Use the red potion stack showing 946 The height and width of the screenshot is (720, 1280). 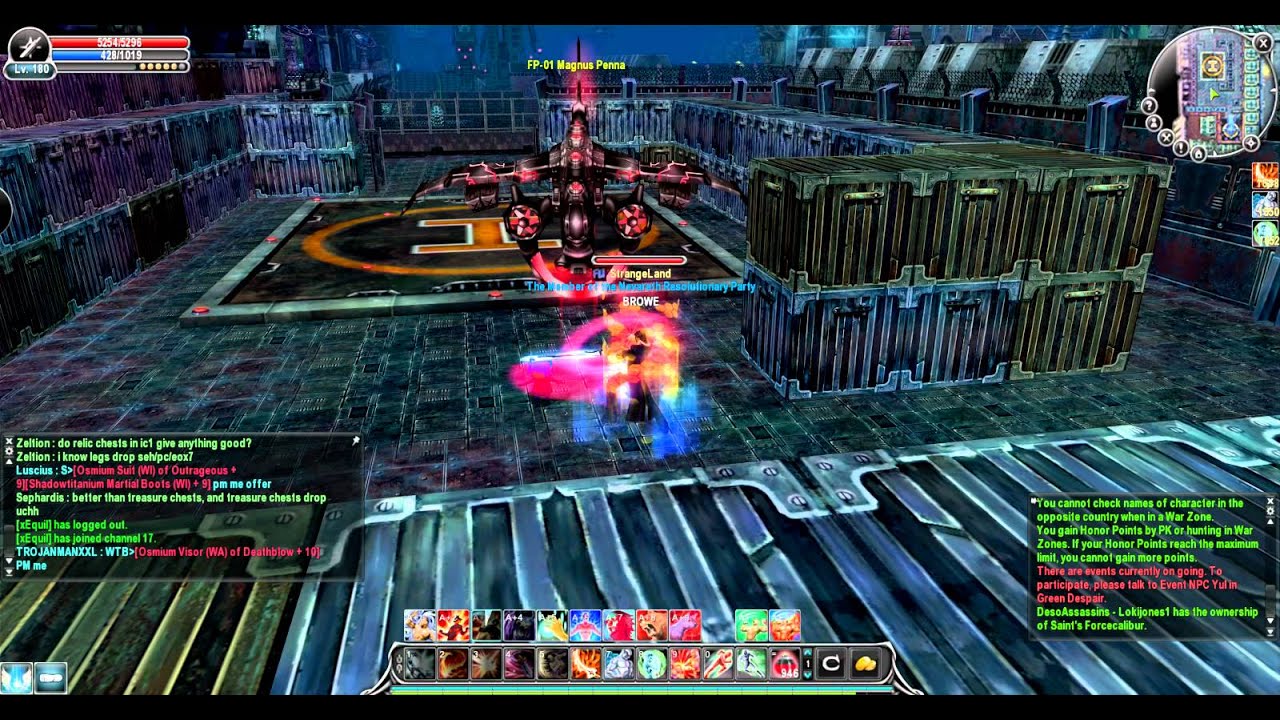pos(785,664)
